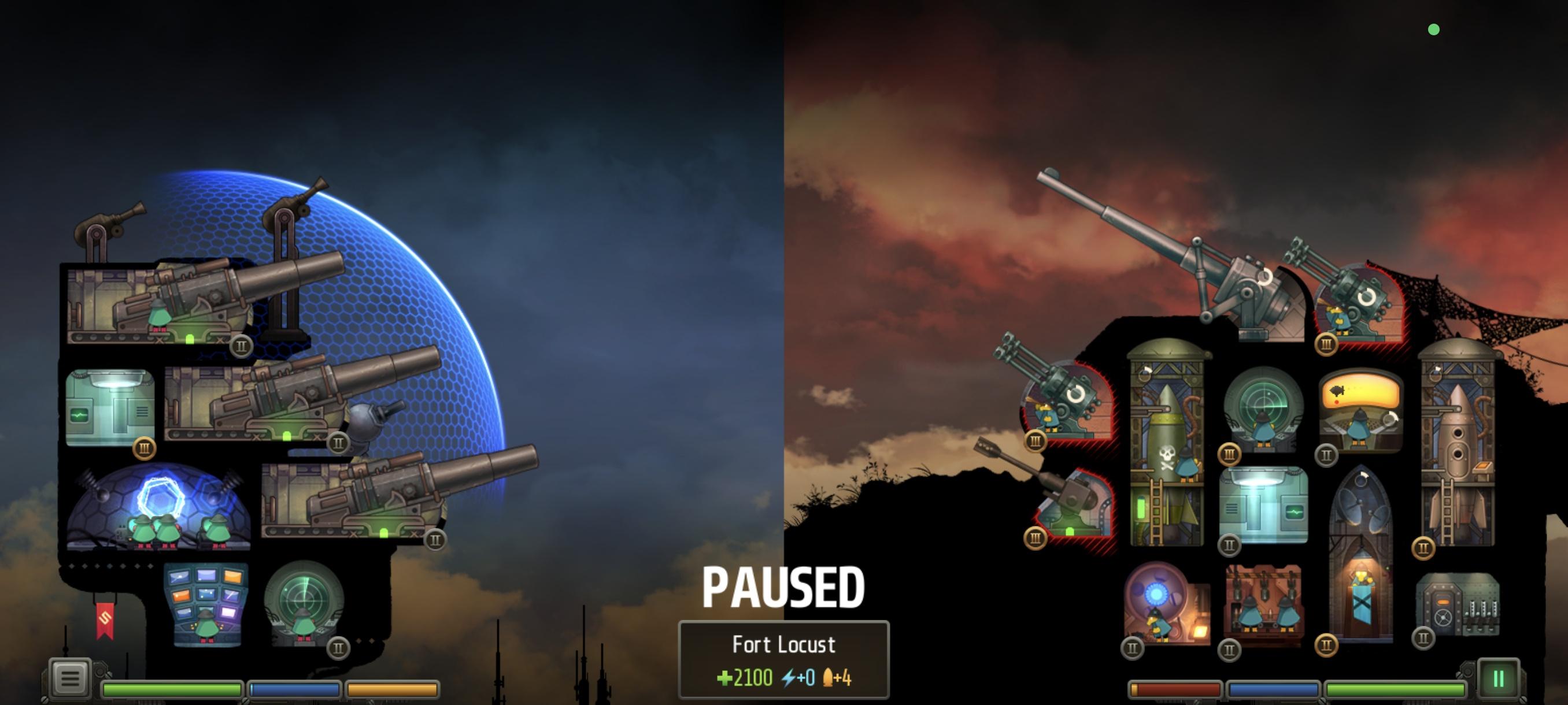Target the enemy reactor room with blue orb
Image resolution: width=1568 pixels, height=705 pixels.
(x=1164, y=602)
